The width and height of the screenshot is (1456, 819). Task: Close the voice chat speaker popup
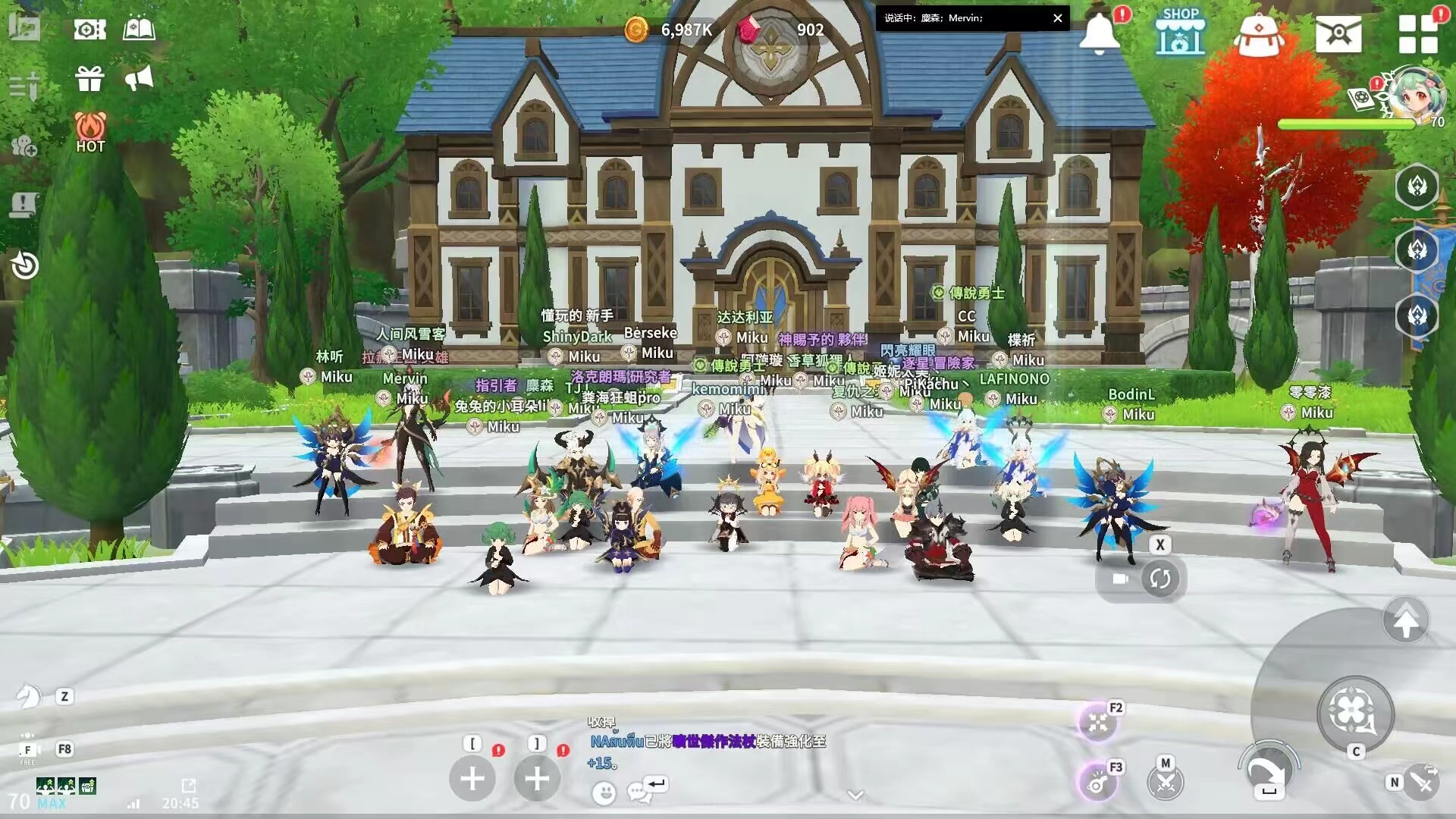[1057, 18]
